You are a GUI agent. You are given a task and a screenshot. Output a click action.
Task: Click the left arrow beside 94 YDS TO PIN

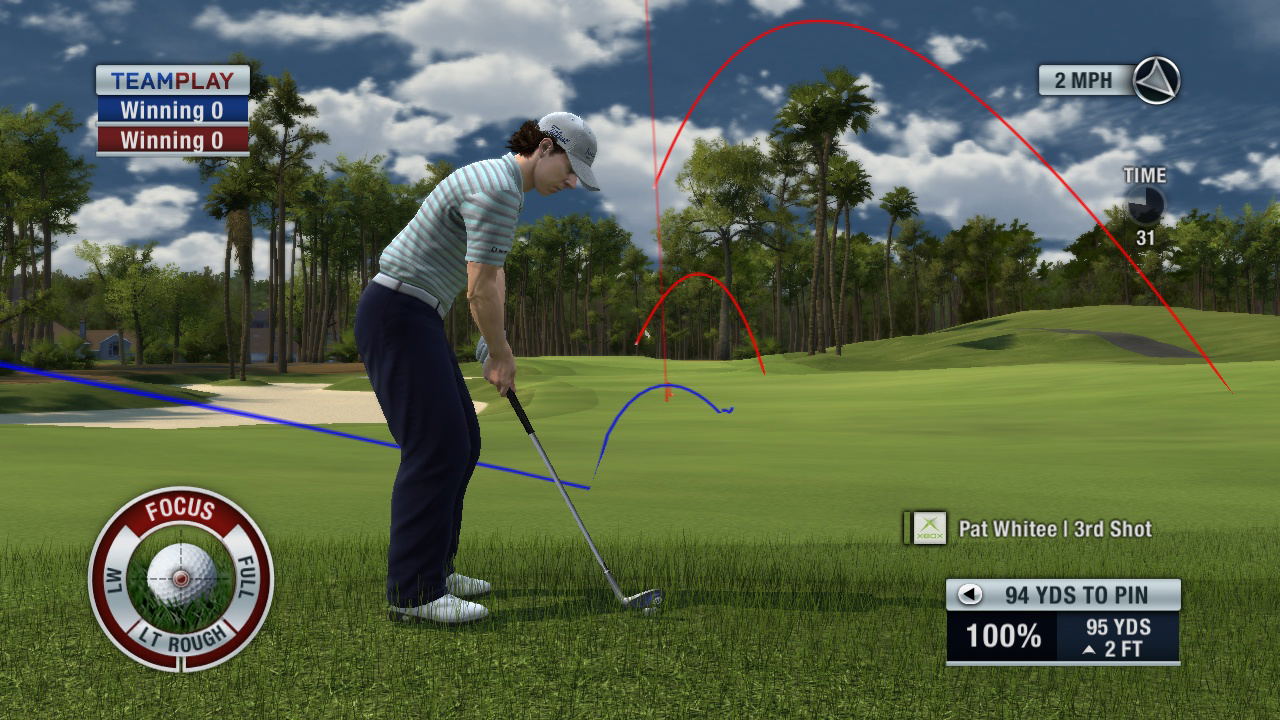tap(969, 595)
